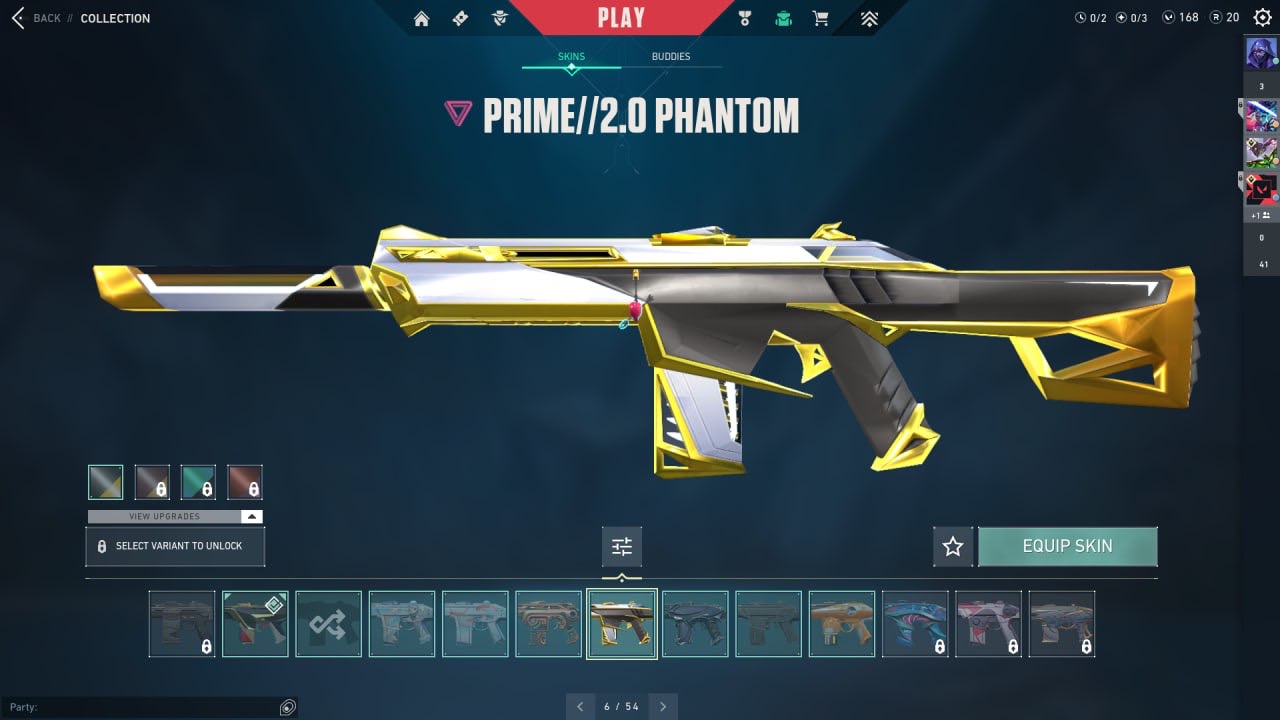Go to next page of skins
Viewport: 1280px width, 720px height.
663,707
